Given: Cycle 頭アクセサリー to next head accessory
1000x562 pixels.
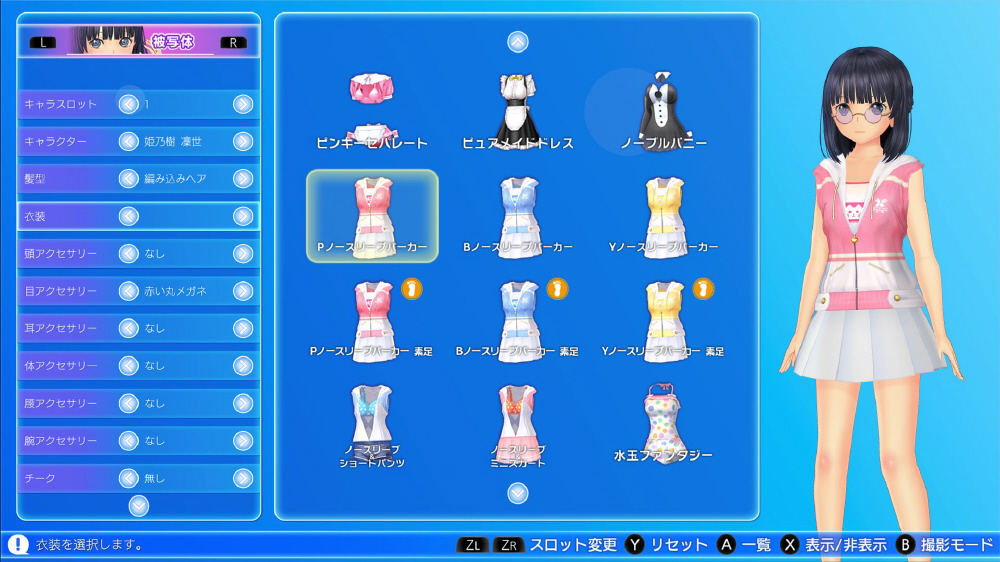Looking at the screenshot, I should tap(243, 254).
